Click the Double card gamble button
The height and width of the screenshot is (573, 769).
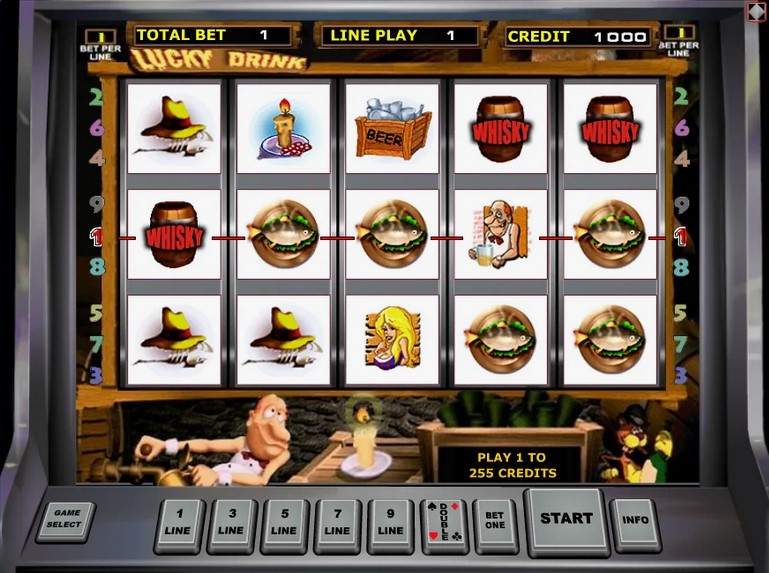coord(444,523)
